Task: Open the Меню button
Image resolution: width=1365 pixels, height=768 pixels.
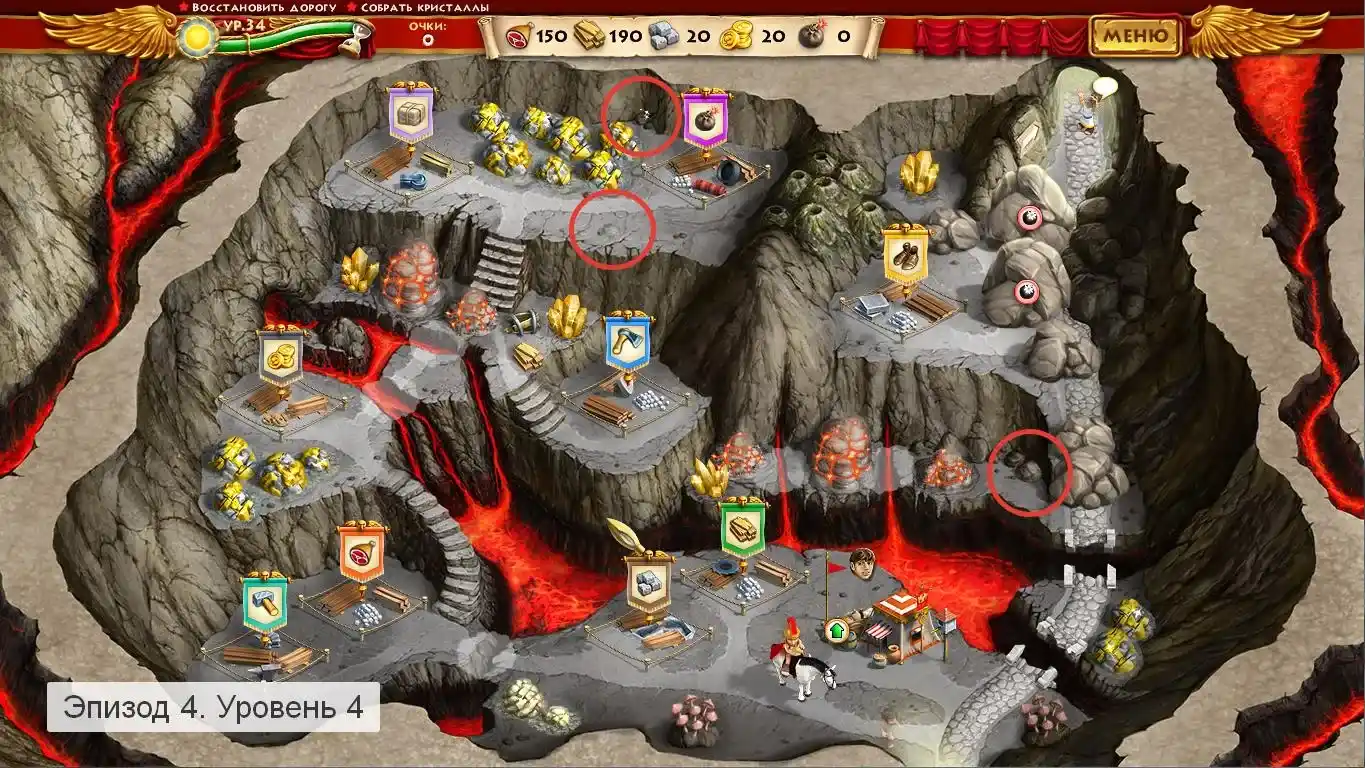Action: point(1135,36)
